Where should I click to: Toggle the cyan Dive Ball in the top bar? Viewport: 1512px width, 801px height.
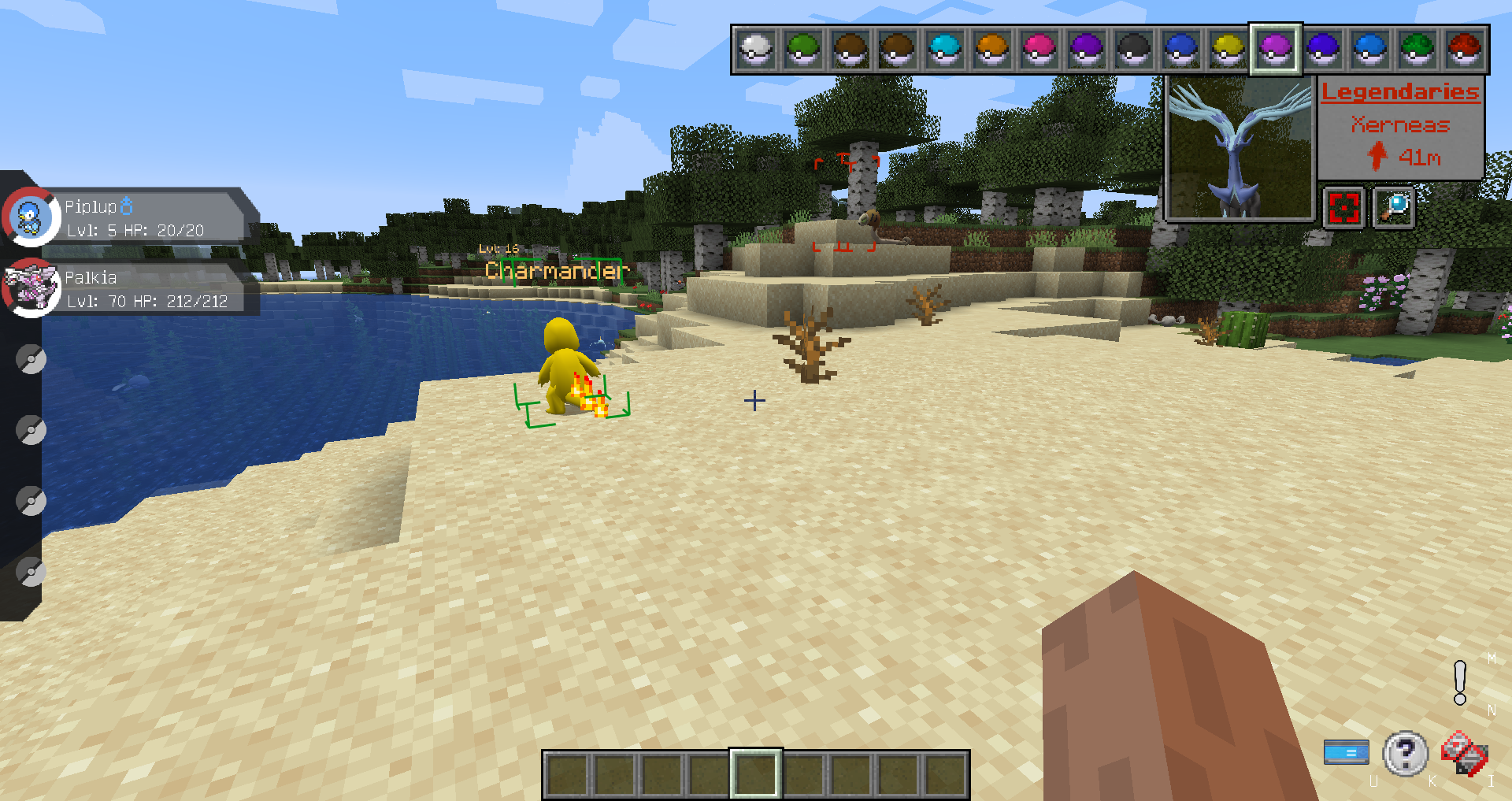944,49
